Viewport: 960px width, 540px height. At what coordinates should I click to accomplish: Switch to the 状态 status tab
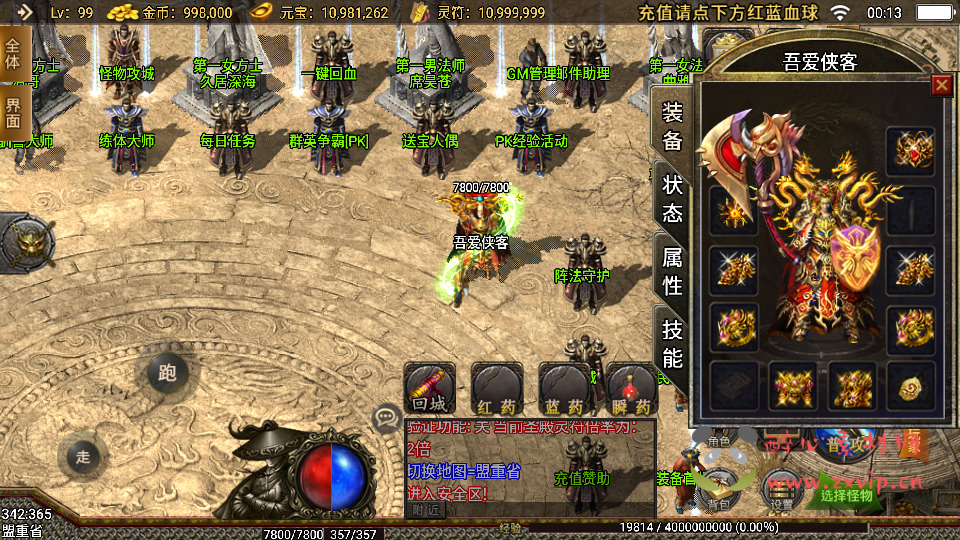tap(672, 199)
